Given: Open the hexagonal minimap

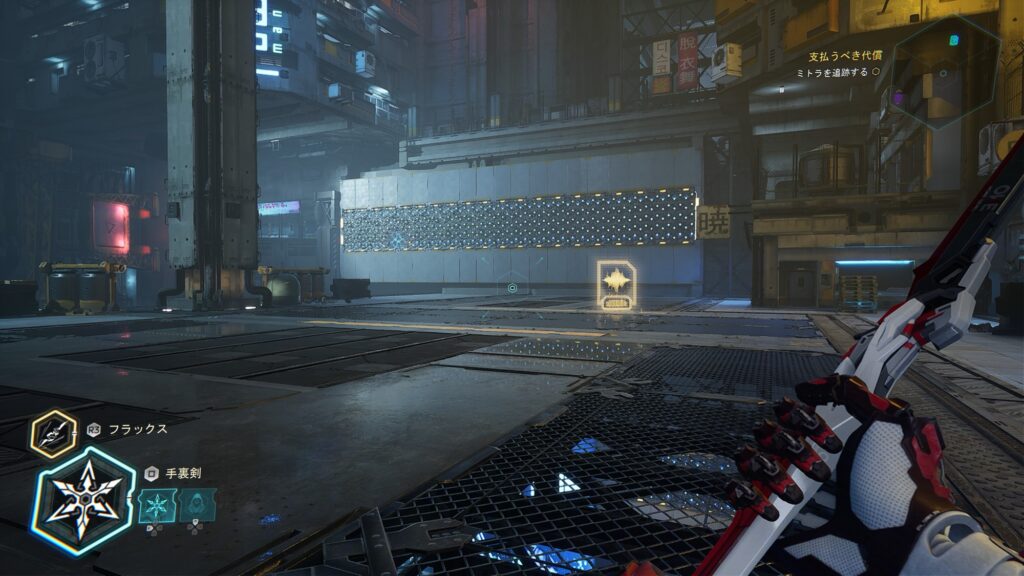Looking at the screenshot, I should [x=944, y=74].
